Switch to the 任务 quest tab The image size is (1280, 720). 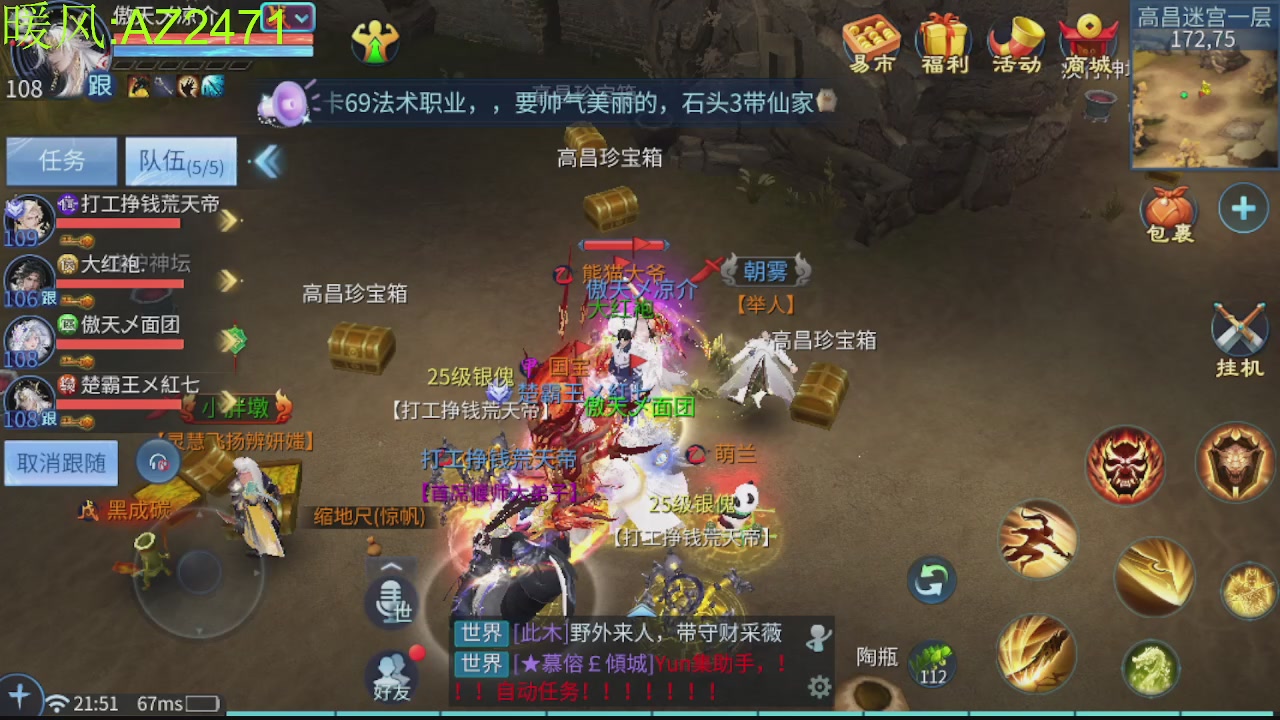(x=60, y=161)
